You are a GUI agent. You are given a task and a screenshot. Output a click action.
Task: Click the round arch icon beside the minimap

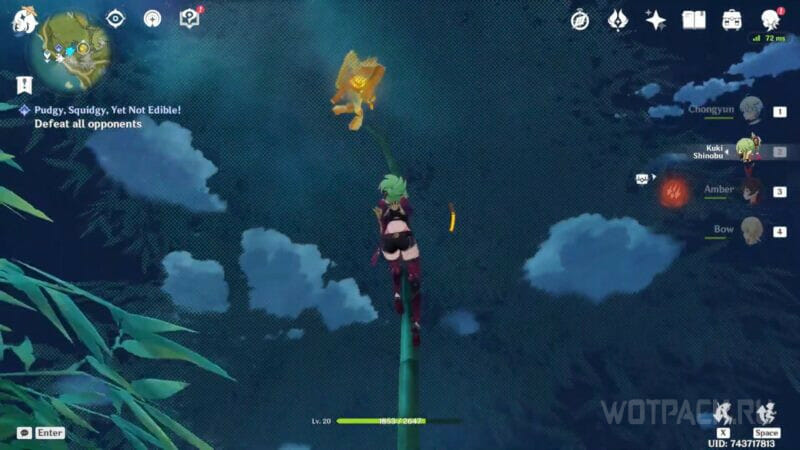(153, 19)
